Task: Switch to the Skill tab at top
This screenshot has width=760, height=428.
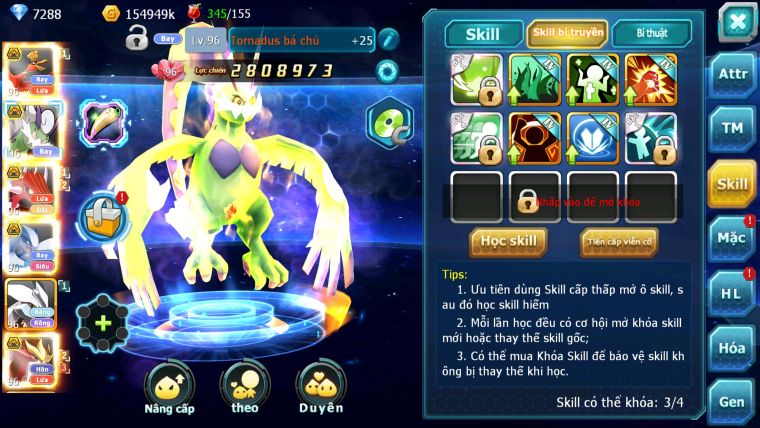Action: click(483, 34)
